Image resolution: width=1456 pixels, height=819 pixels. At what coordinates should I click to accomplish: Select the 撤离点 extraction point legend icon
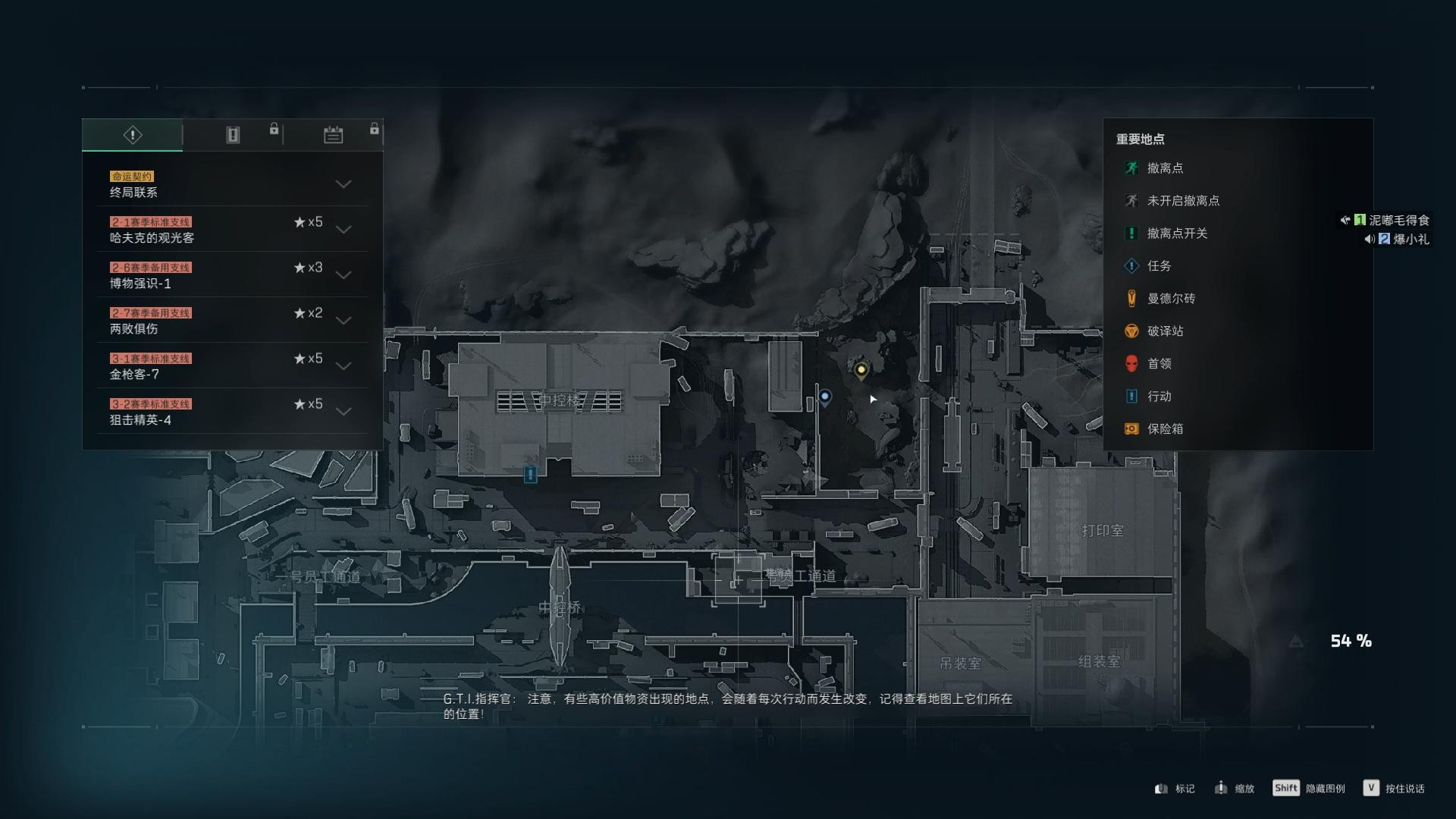click(1130, 168)
